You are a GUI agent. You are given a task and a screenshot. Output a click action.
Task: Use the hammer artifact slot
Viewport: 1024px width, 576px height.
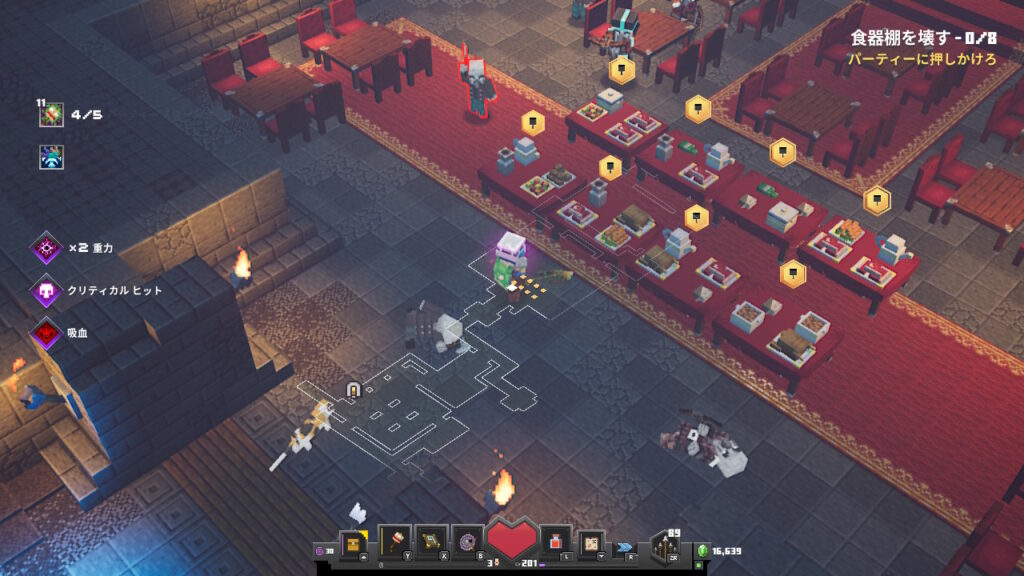coord(394,542)
